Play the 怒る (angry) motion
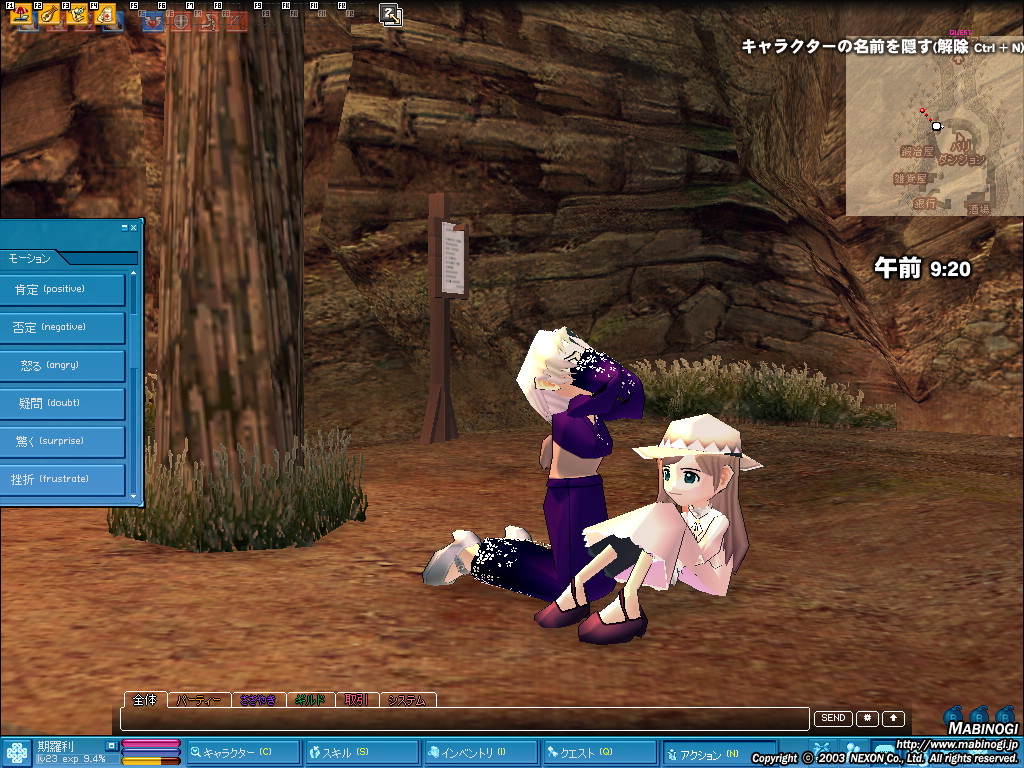 point(62,366)
